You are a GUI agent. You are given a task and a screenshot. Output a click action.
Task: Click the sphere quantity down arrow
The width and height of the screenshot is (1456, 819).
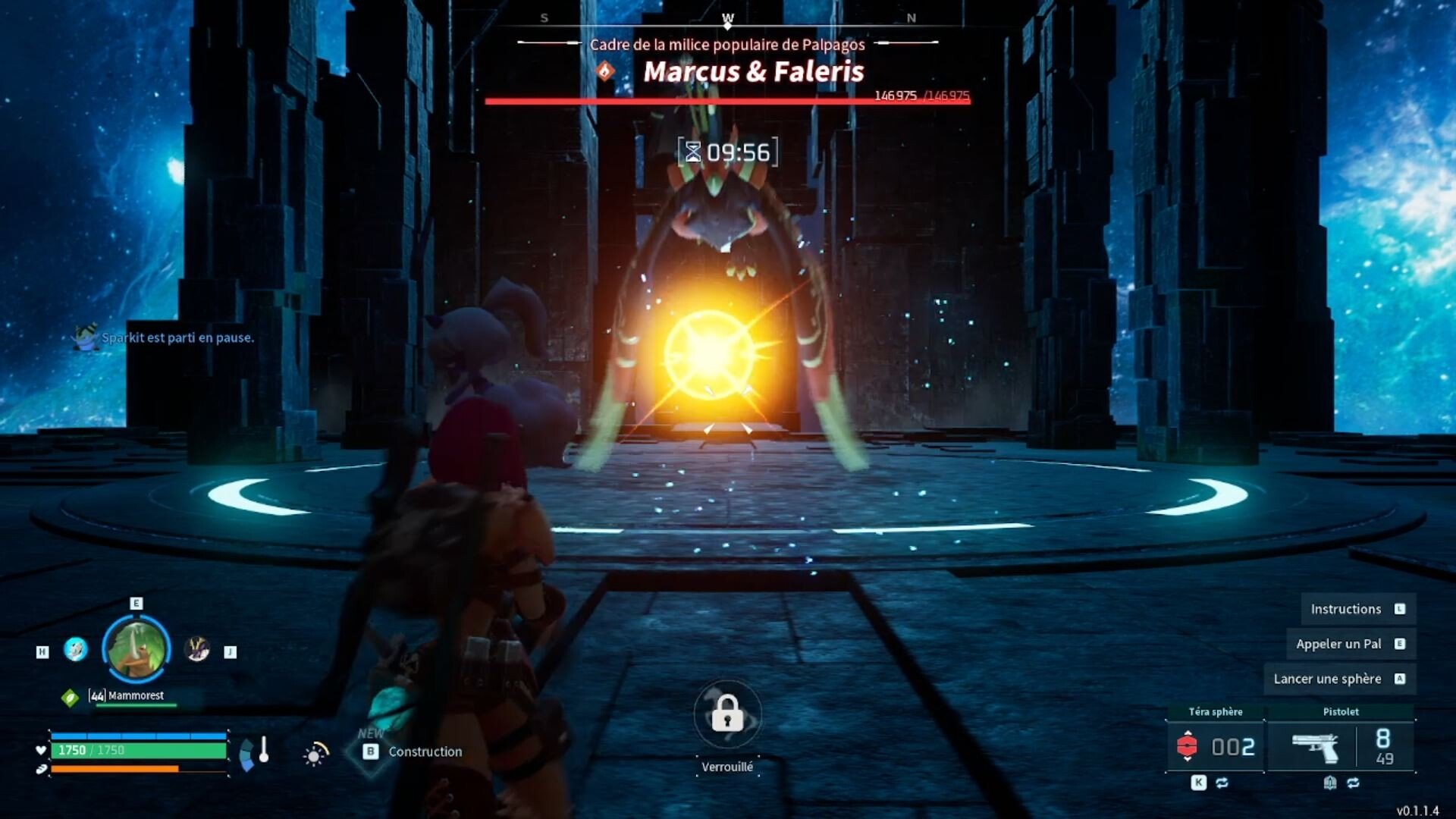click(1188, 758)
